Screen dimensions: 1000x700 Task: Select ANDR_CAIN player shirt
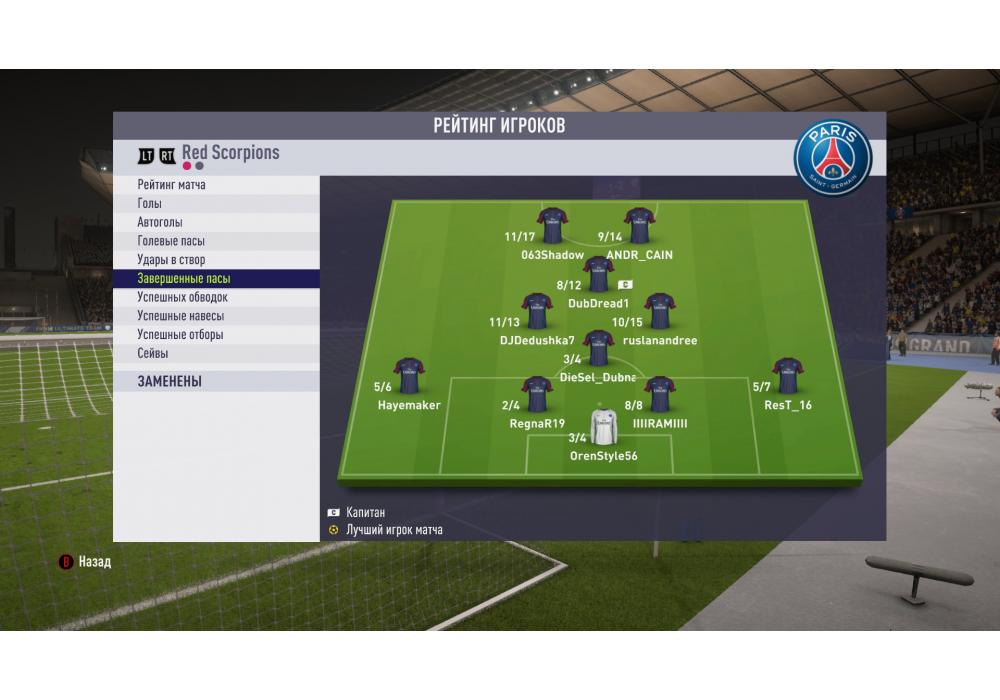(639, 226)
